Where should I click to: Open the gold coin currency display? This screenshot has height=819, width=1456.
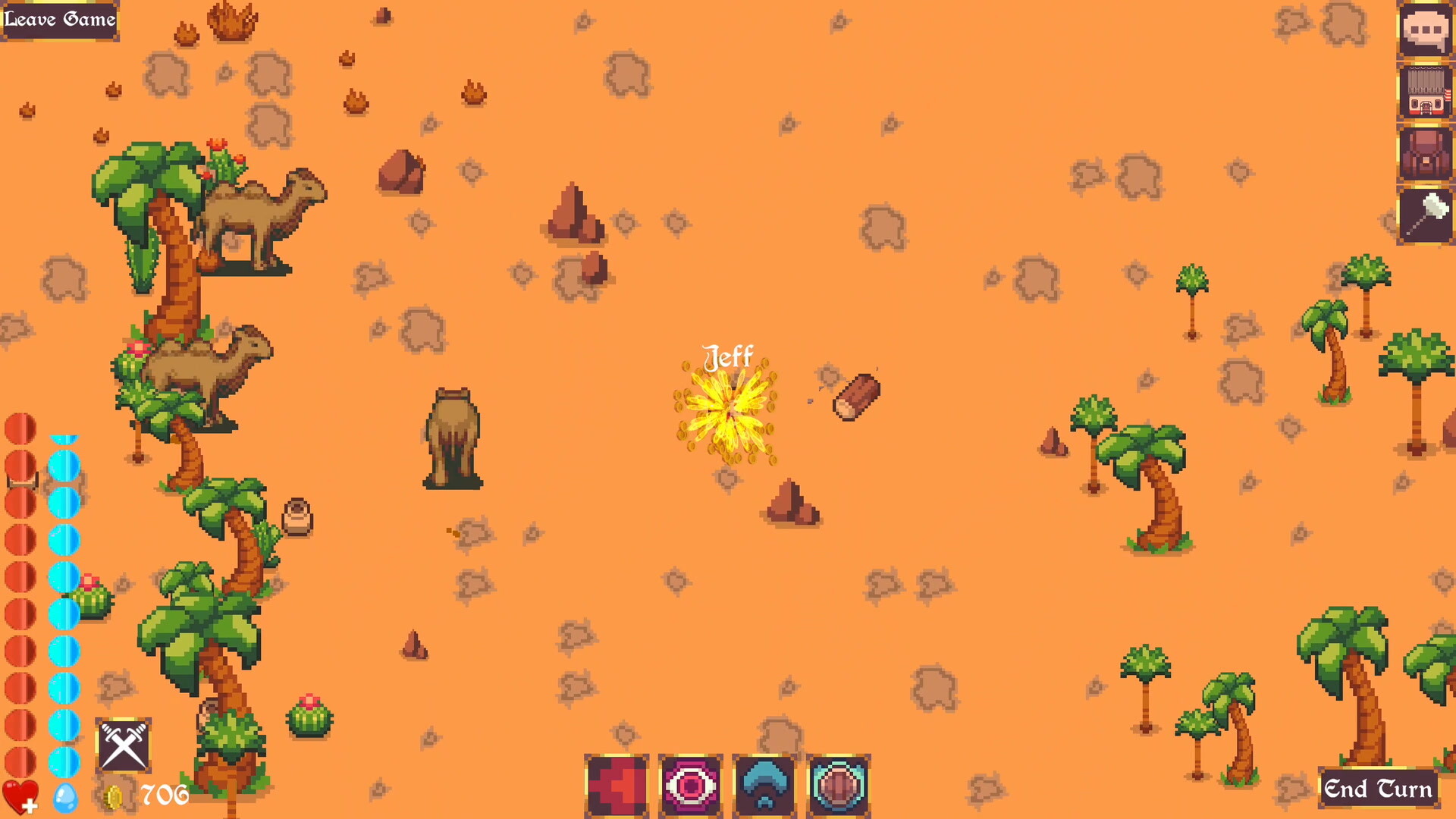click(x=112, y=795)
